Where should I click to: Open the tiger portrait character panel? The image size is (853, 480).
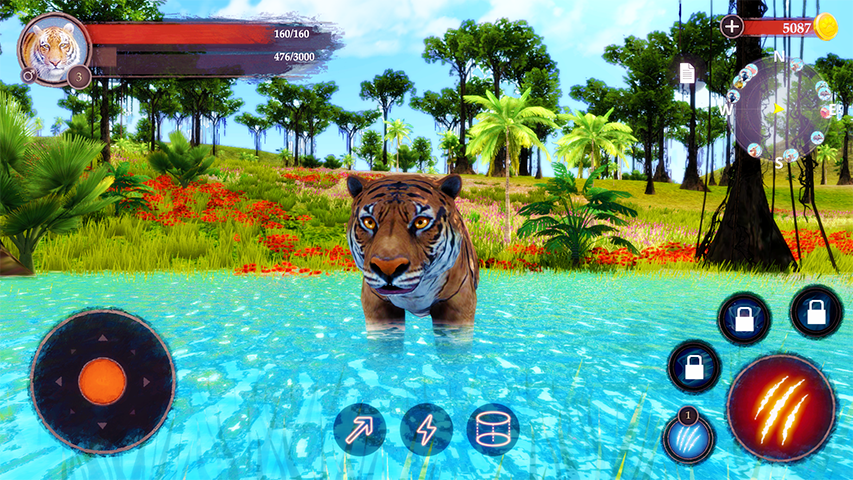click(53, 48)
